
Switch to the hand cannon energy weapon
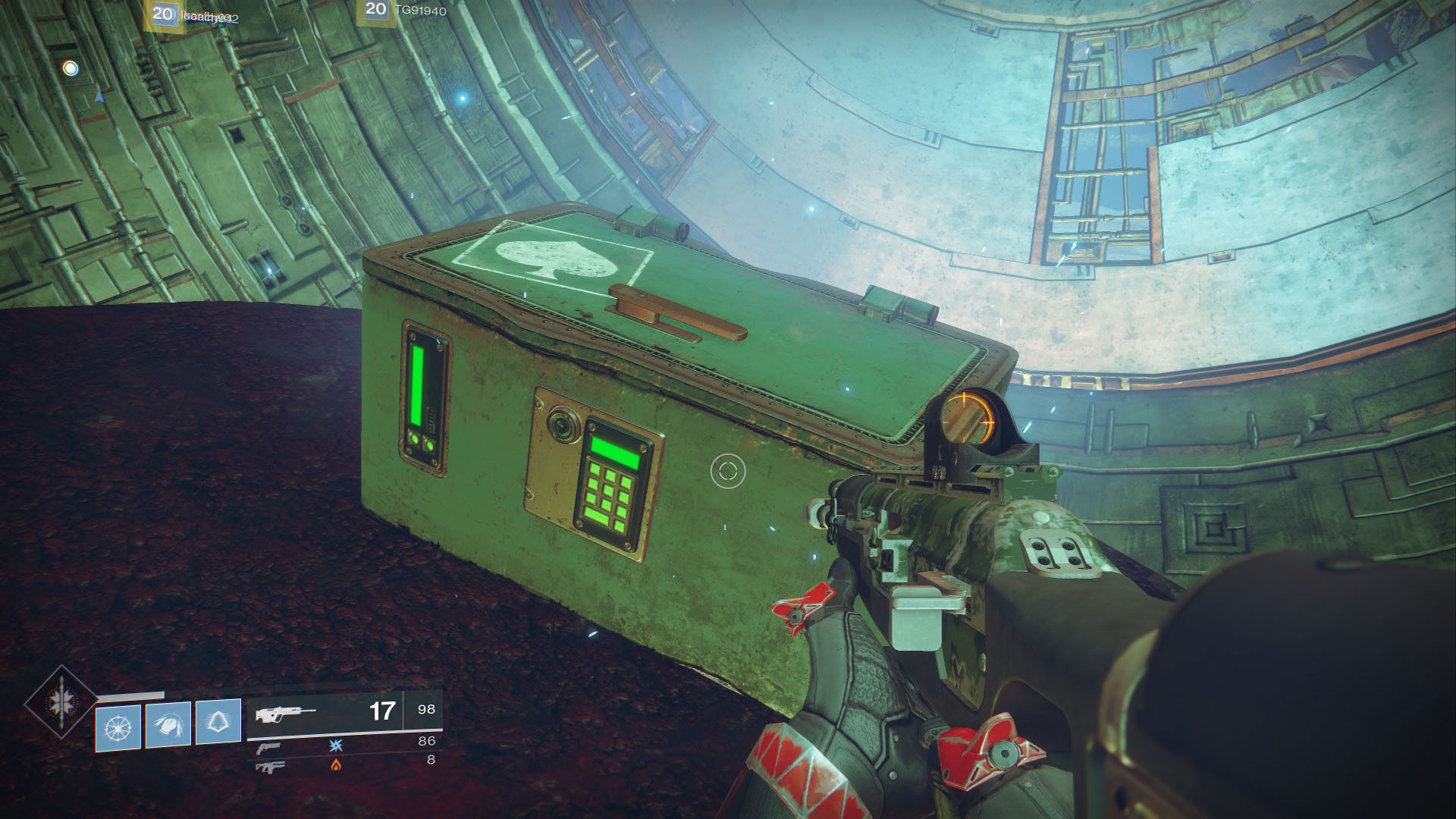tap(268, 748)
